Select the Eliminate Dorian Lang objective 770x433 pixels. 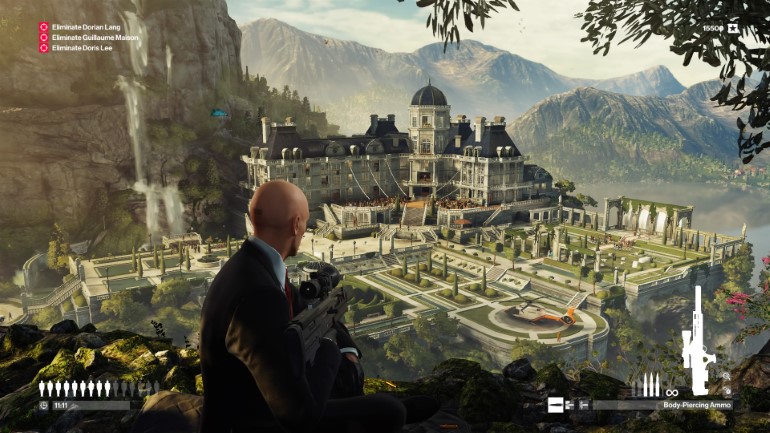[84, 27]
